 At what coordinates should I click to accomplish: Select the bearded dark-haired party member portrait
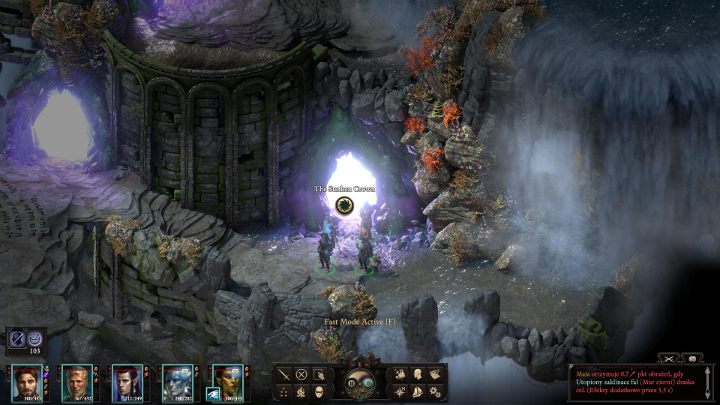27,381
